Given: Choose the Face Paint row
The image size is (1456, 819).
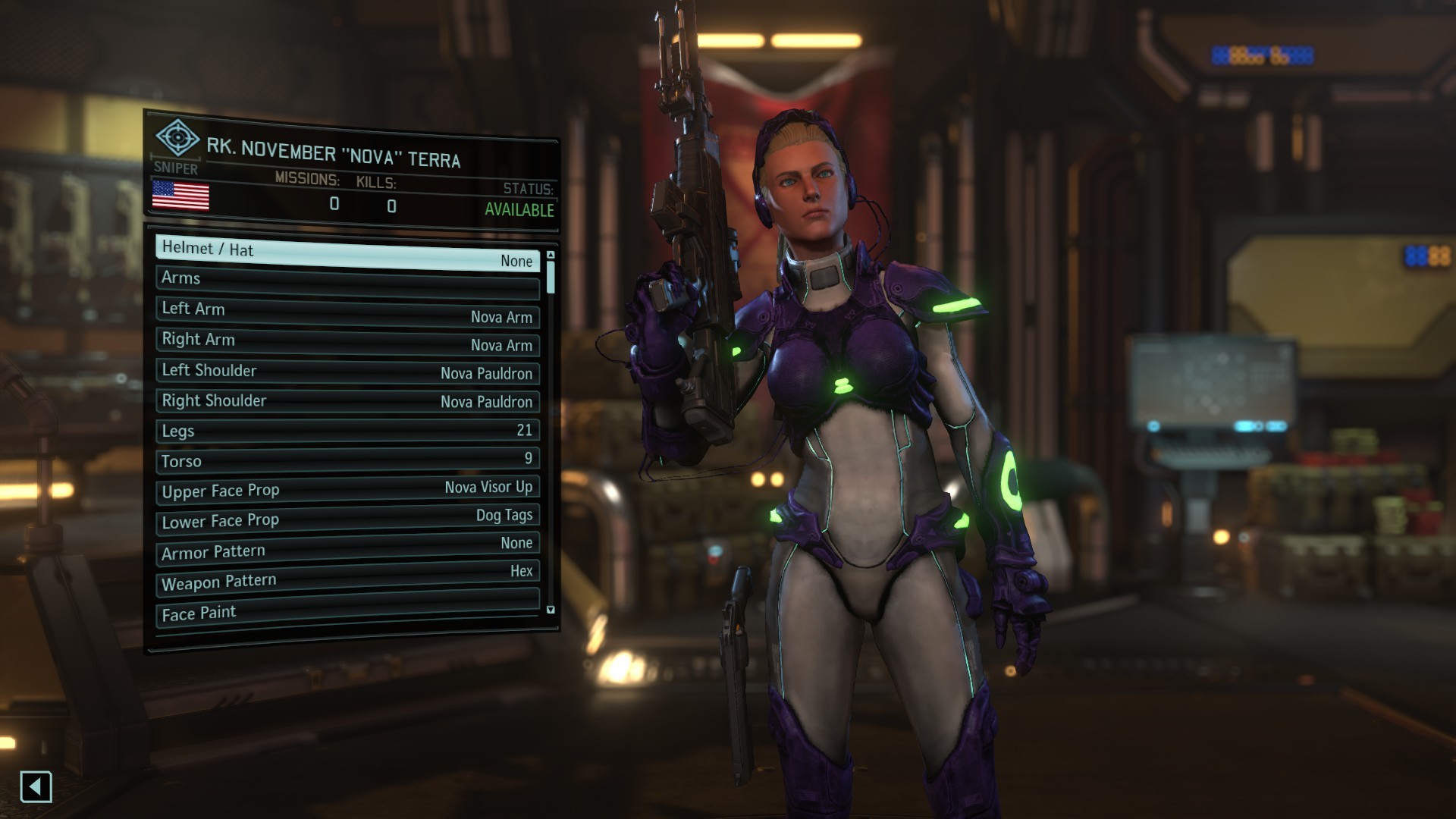Looking at the screenshot, I should point(347,609).
